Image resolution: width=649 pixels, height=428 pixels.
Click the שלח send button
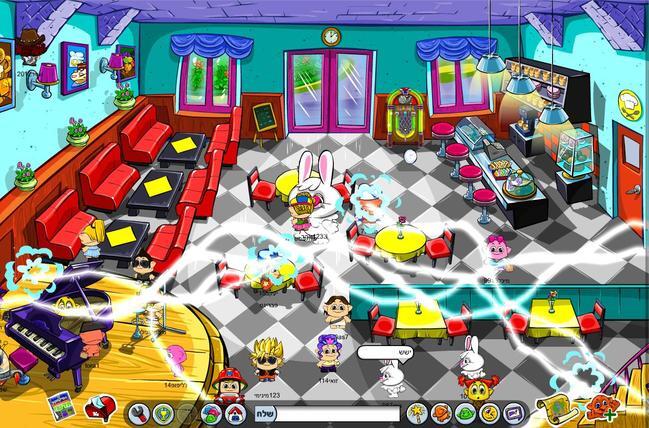267,413
